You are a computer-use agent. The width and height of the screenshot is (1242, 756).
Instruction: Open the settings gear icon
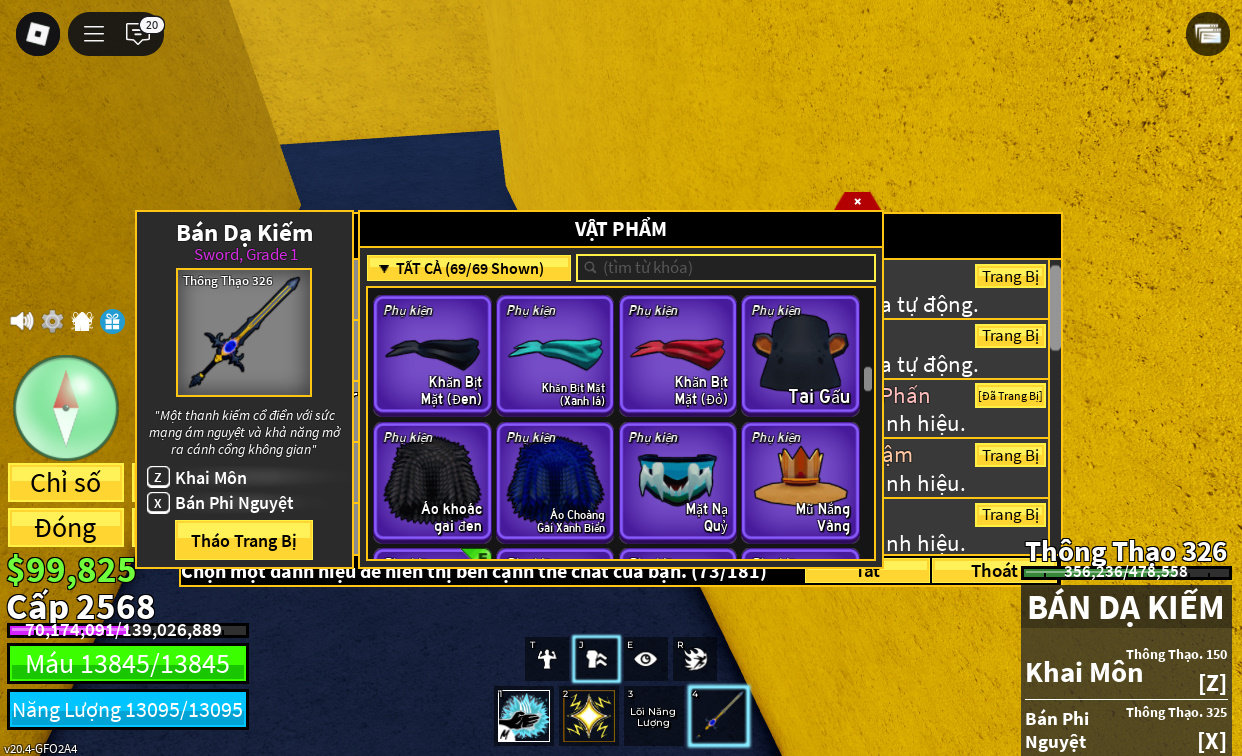(52, 321)
